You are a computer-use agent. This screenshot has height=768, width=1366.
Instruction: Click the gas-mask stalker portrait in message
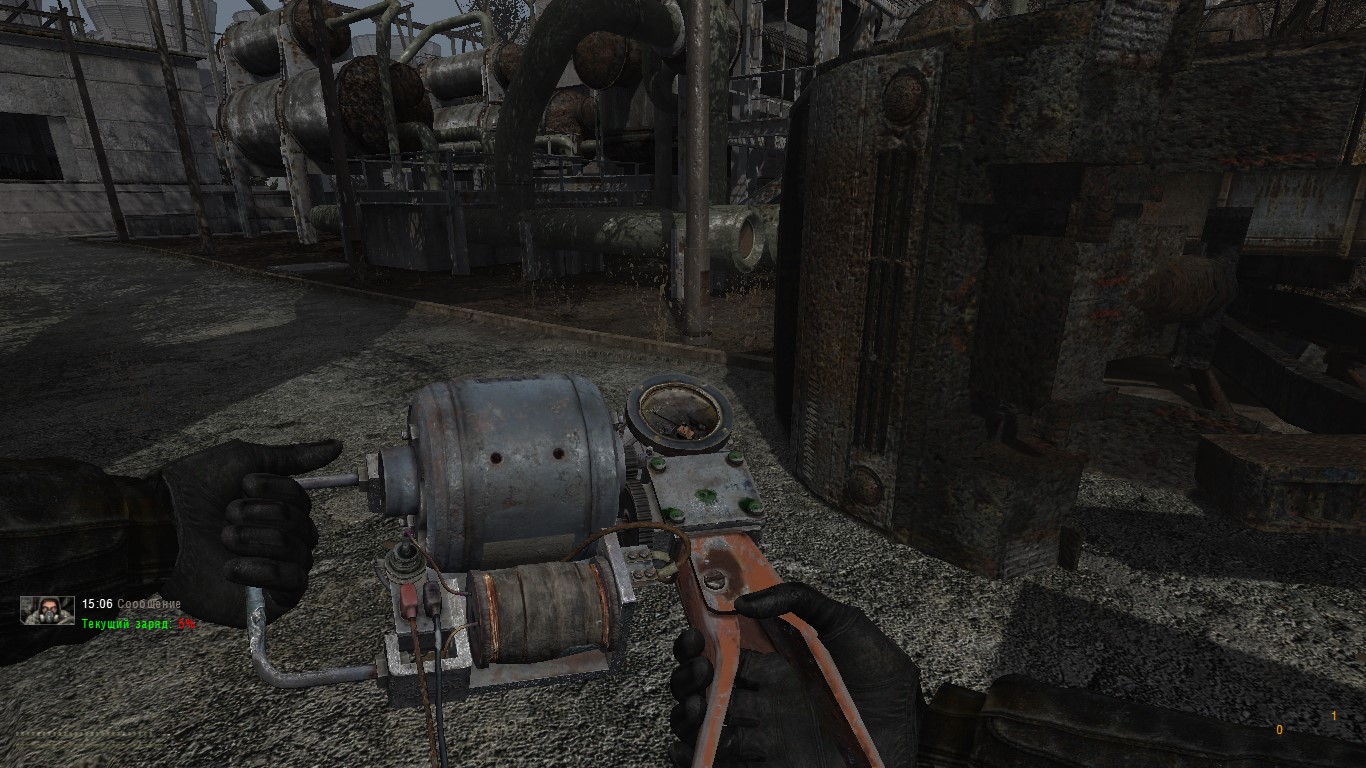[x=48, y=610]
